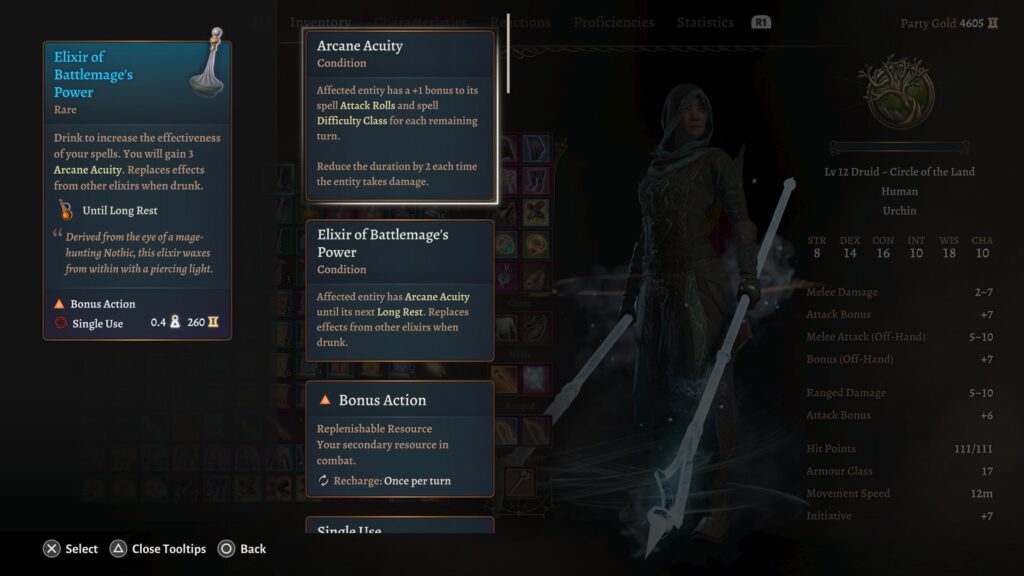Click the Elixir of Battlemage's Power item tooltip
The width and height of the screenshot is (1024, 576).
click(137, 190)
